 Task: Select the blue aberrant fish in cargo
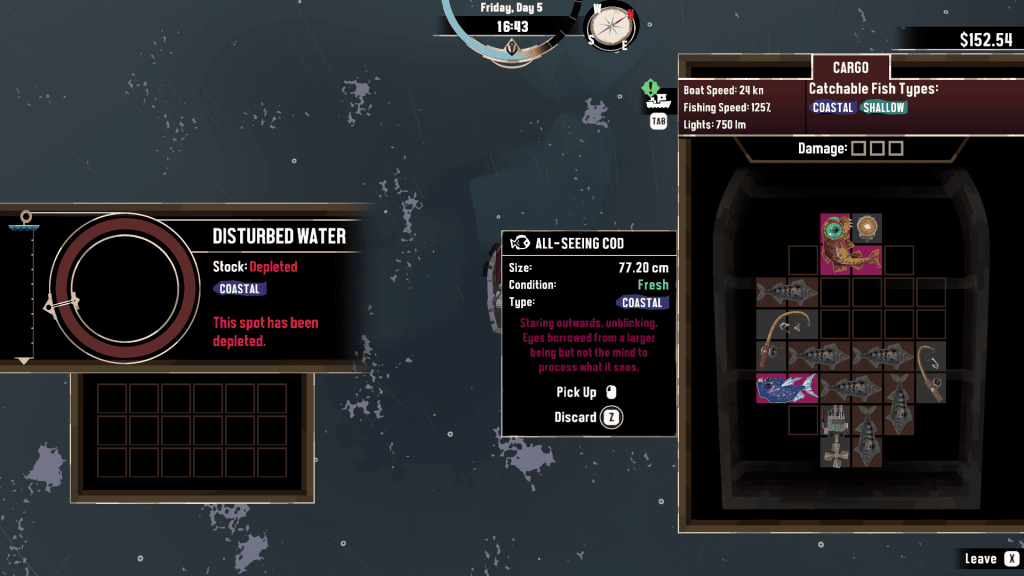click(786, 387)
